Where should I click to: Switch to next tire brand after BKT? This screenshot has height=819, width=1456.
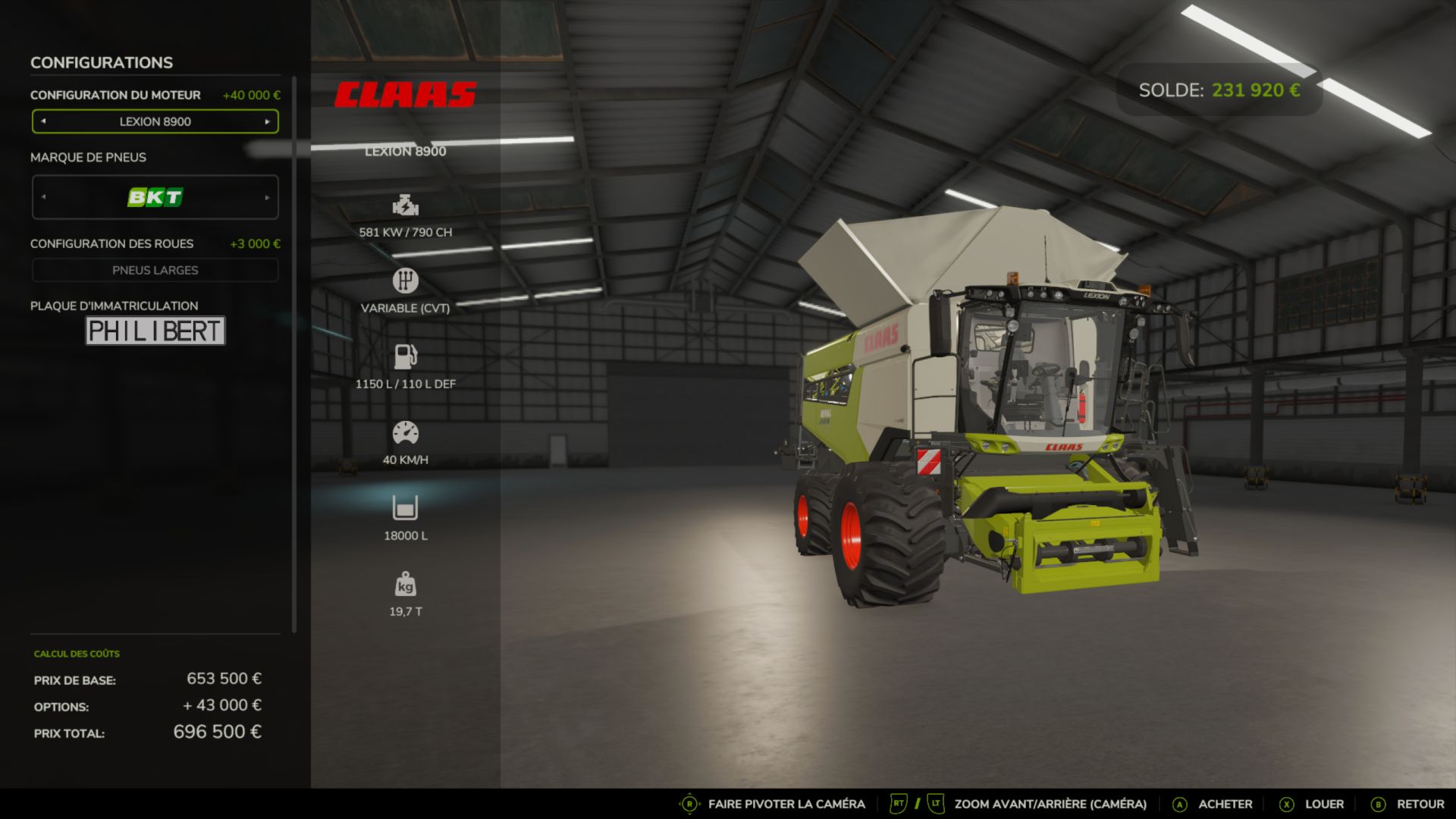tap(267, 198)
